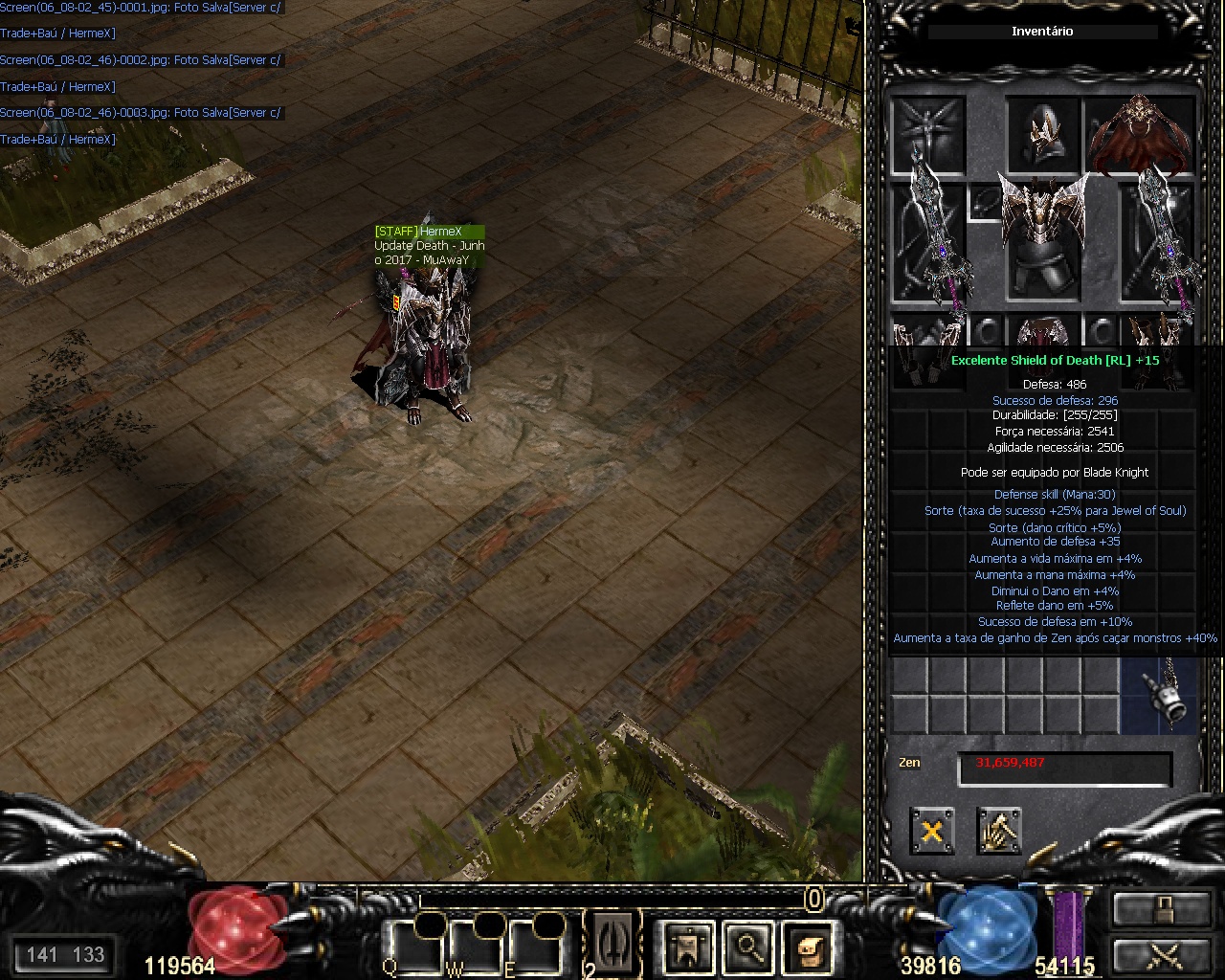Click the magnifying glass button
This screenshot has height=980, width=1225.
click(x=748, y=948)
